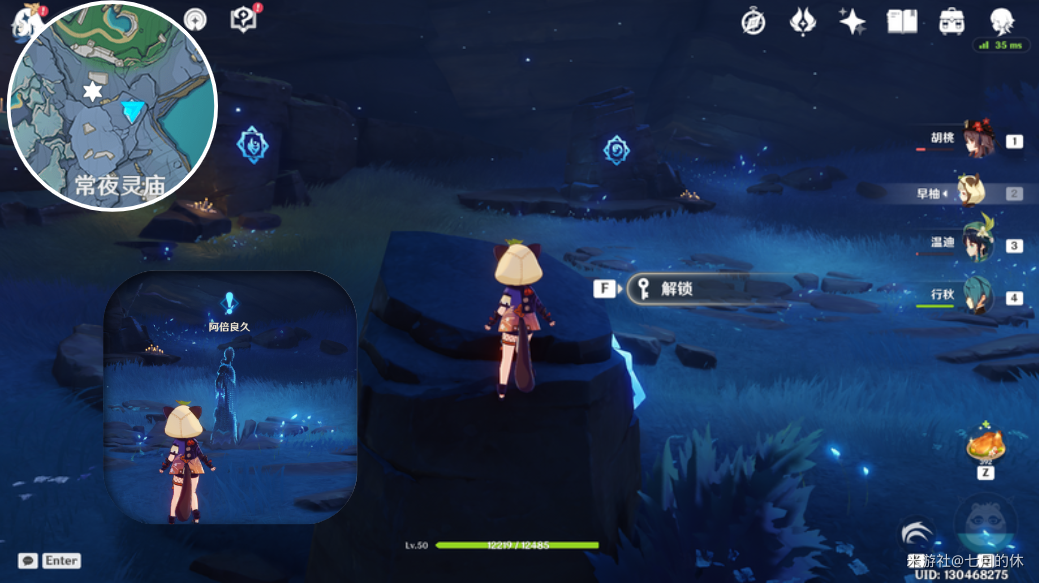Activate the wind swirl elemental skill
This screenshot has height=583, width=1039.
click(x=917, y=533)
